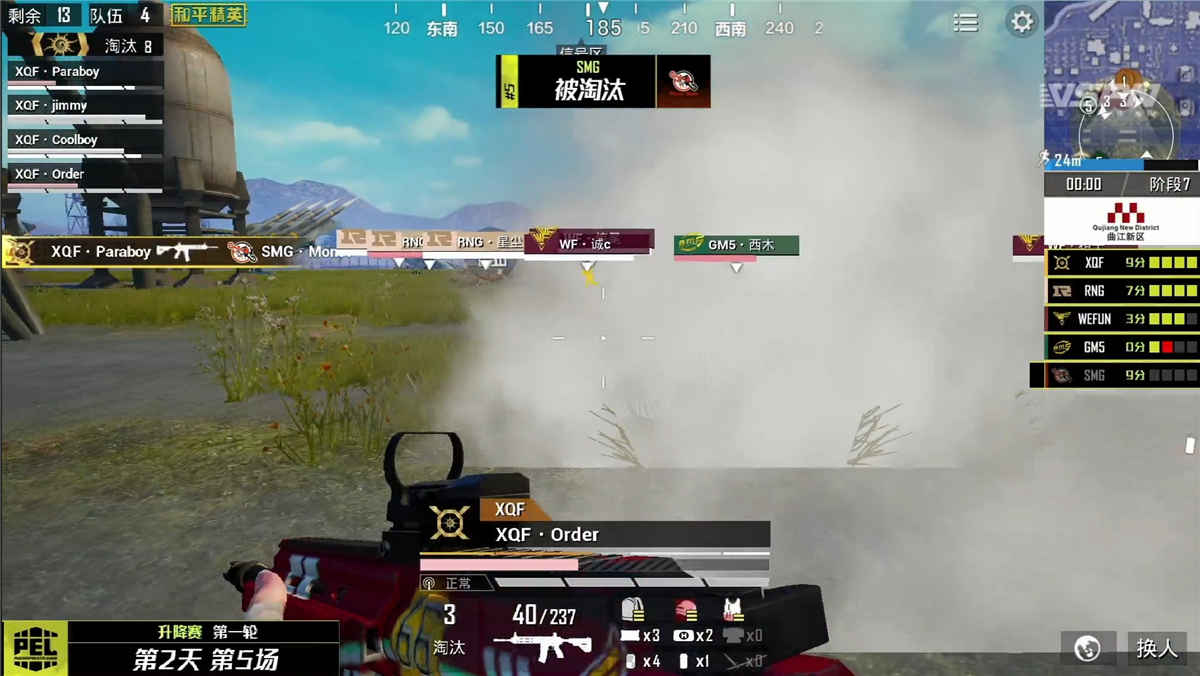This screenshot has width=1200, height=676.
Task: Click the minimap
Action: 1121,85
